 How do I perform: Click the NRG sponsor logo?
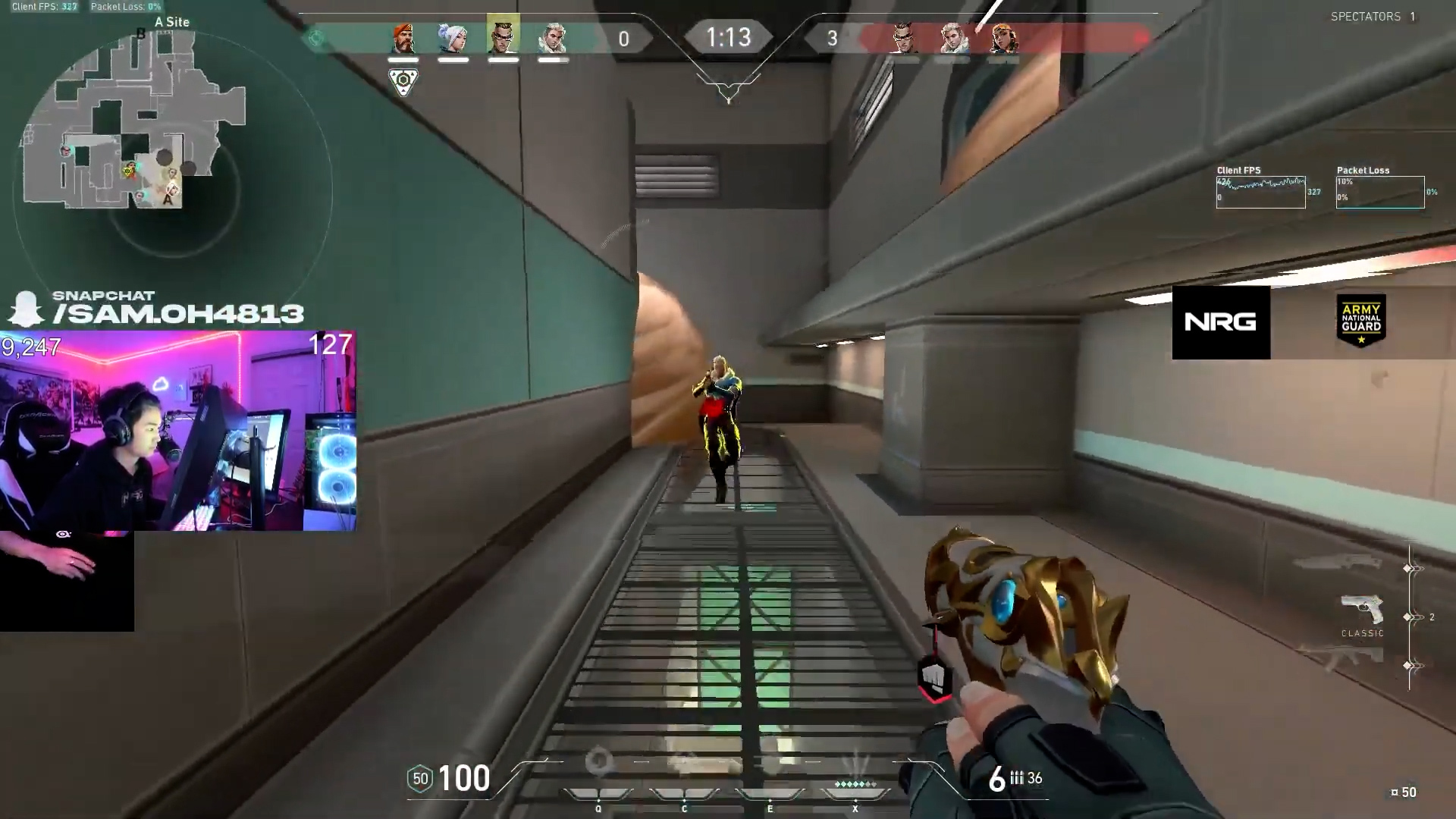pyautogui.click(x=1221, y=322)
